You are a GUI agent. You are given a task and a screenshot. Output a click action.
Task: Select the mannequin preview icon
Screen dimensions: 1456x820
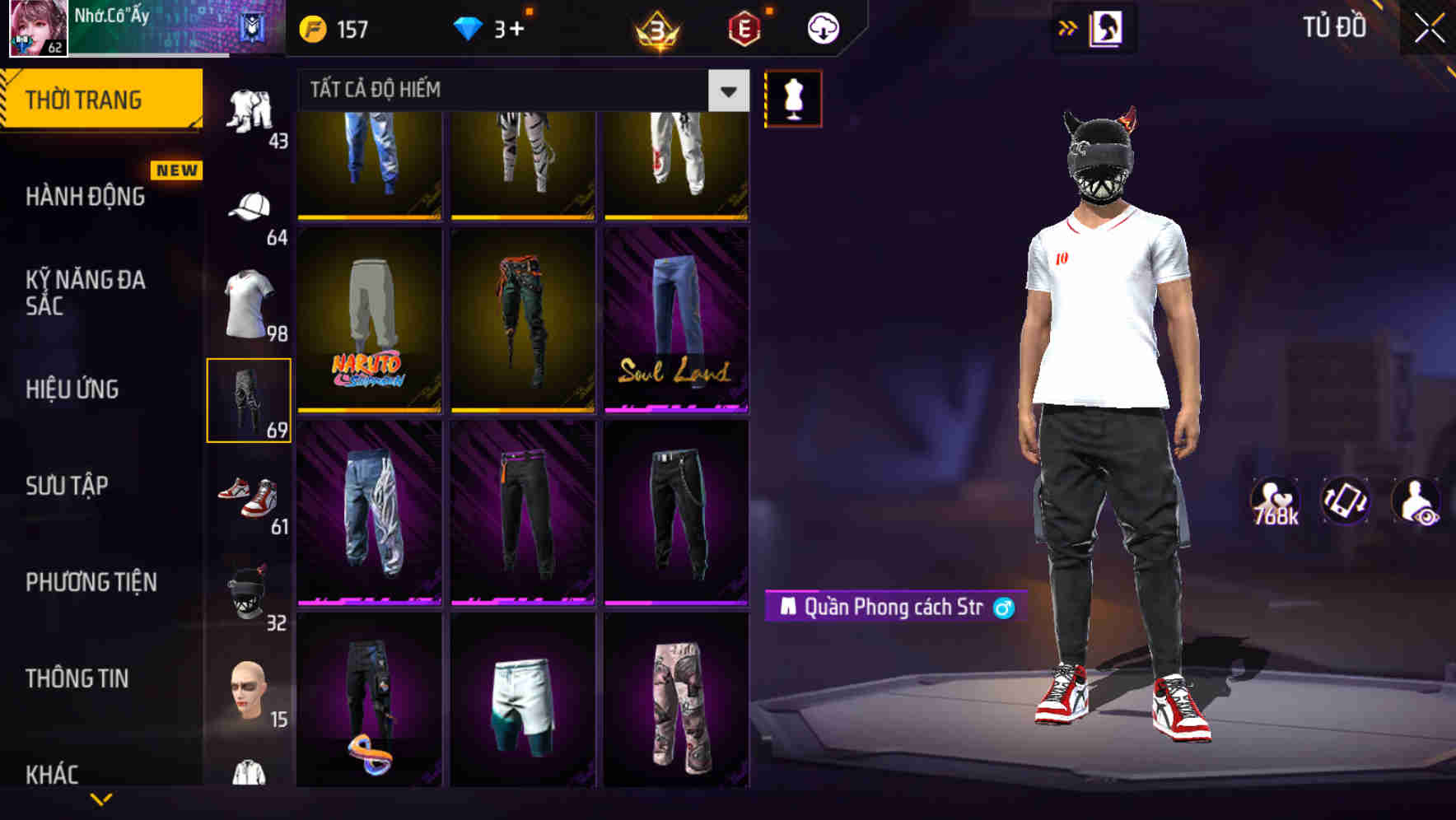(792, 97)
